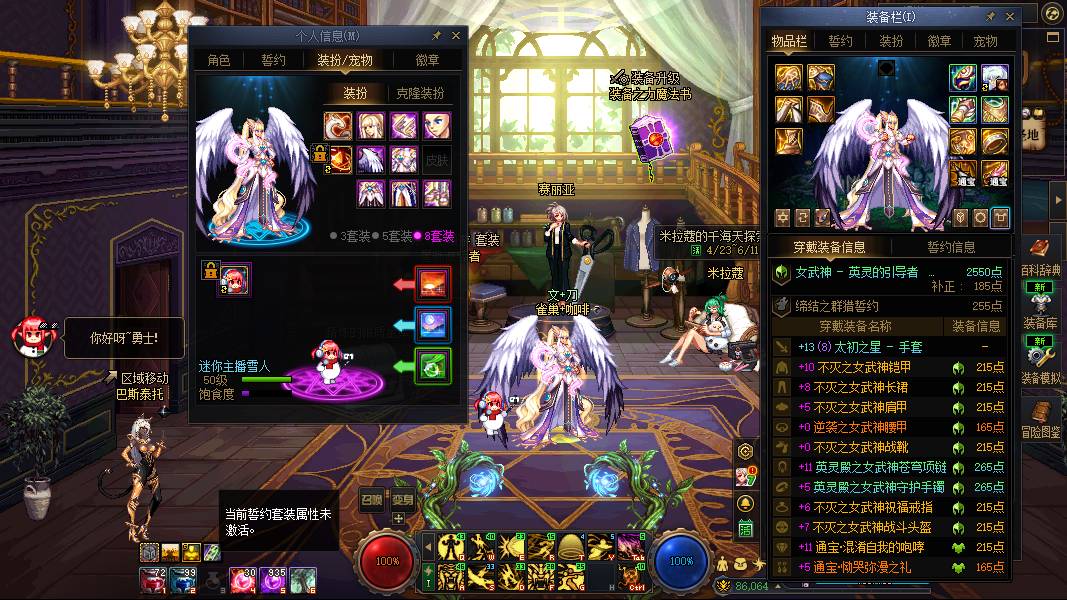Select the equipped red-haired pet slot
This screenshot has height=600, width=1067.
[x=235, y=279]
